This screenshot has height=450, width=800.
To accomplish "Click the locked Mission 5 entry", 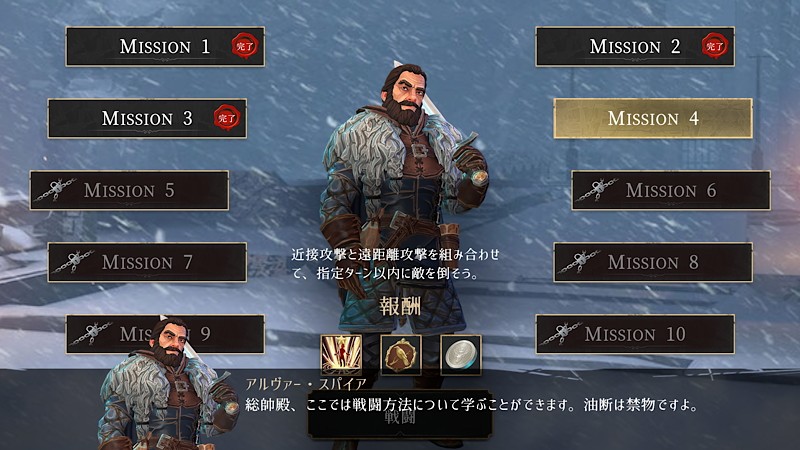I will coord(129,190).
